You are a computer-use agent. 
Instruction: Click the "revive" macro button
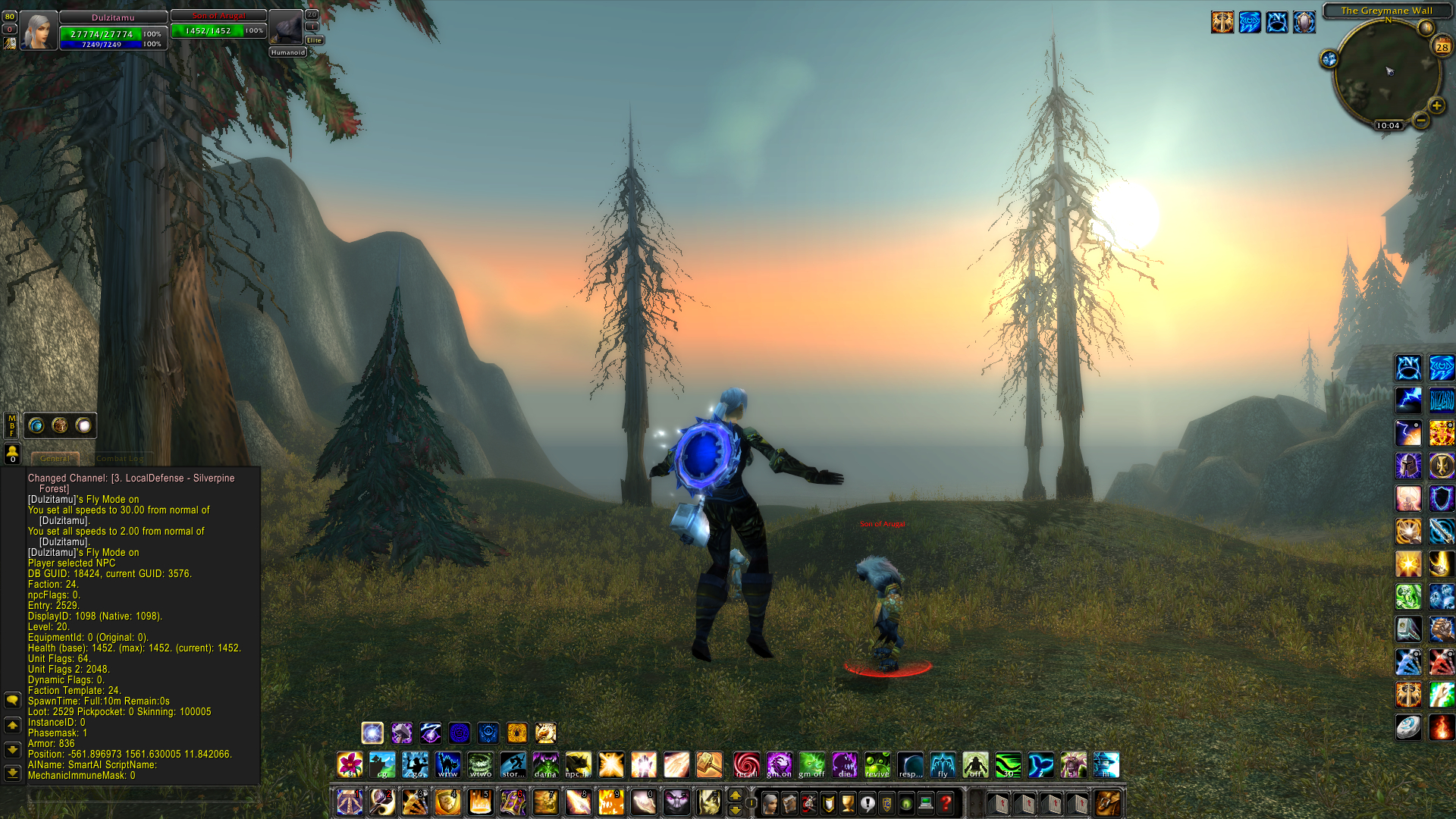(x=877, y=765)
